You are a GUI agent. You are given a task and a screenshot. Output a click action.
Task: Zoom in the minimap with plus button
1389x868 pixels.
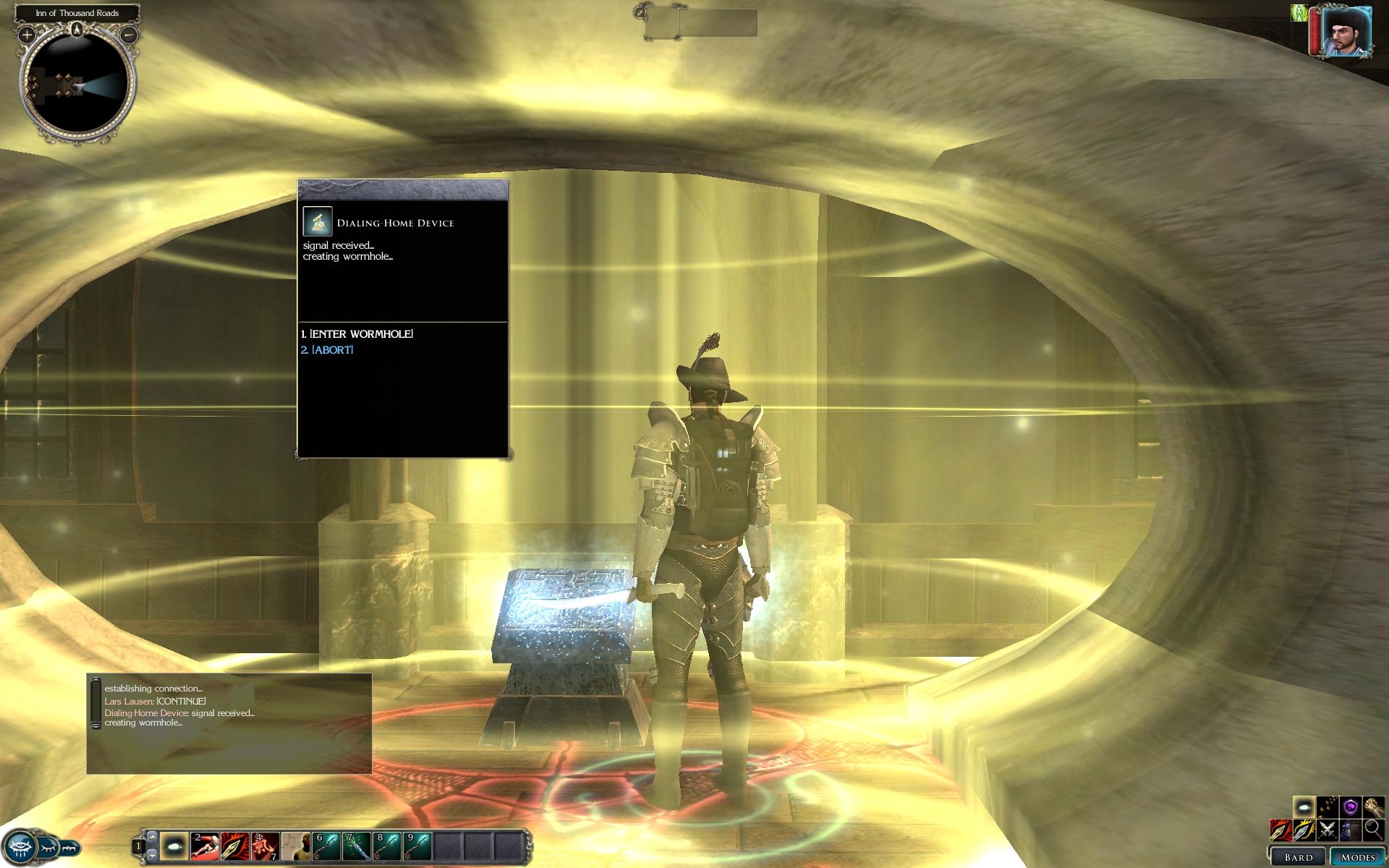[27, 34]
